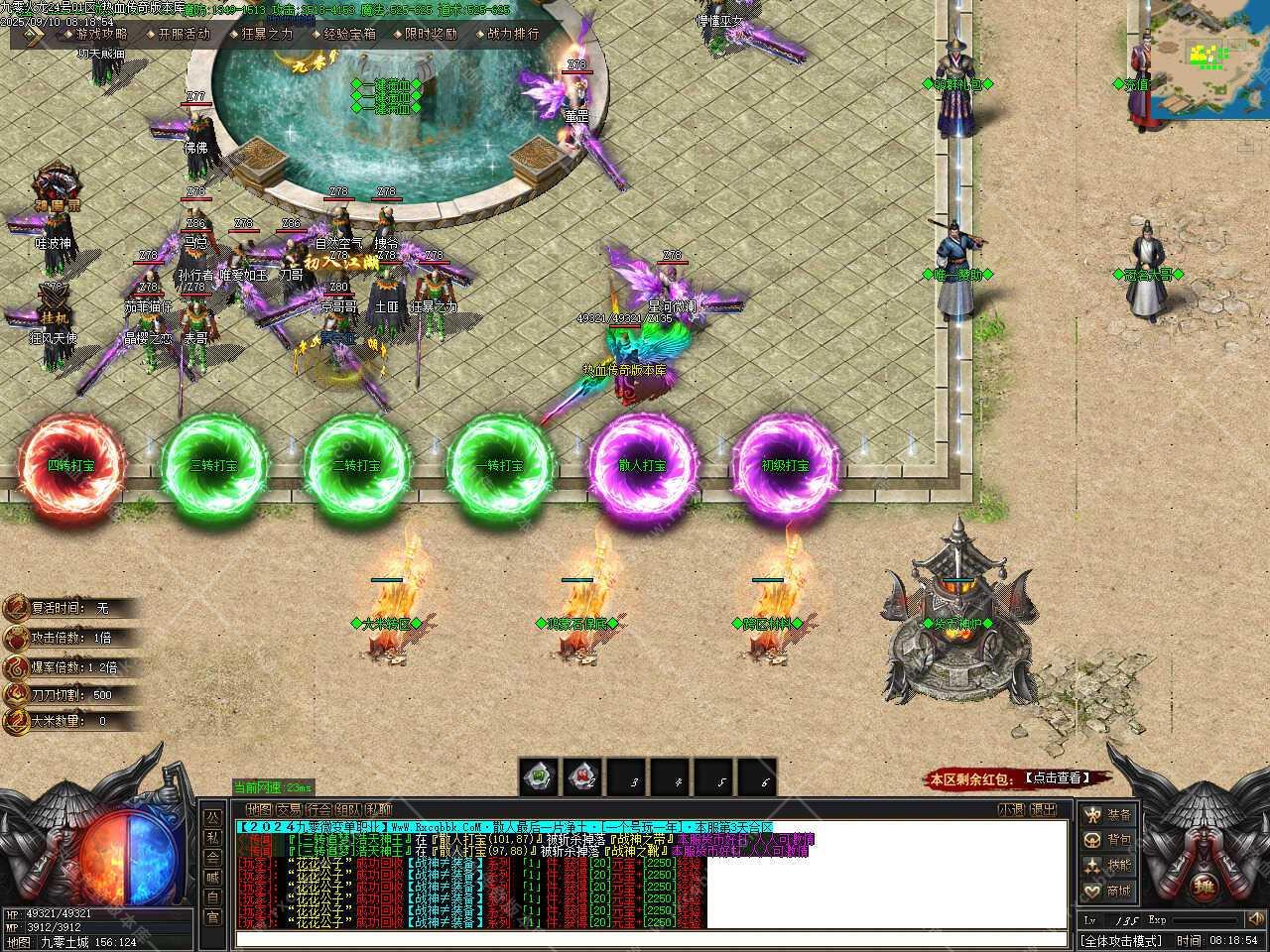Open the 技能 skills panel
This screenshot has width=1270, height=952.
pyautogui.click(x=1107, y=866)
